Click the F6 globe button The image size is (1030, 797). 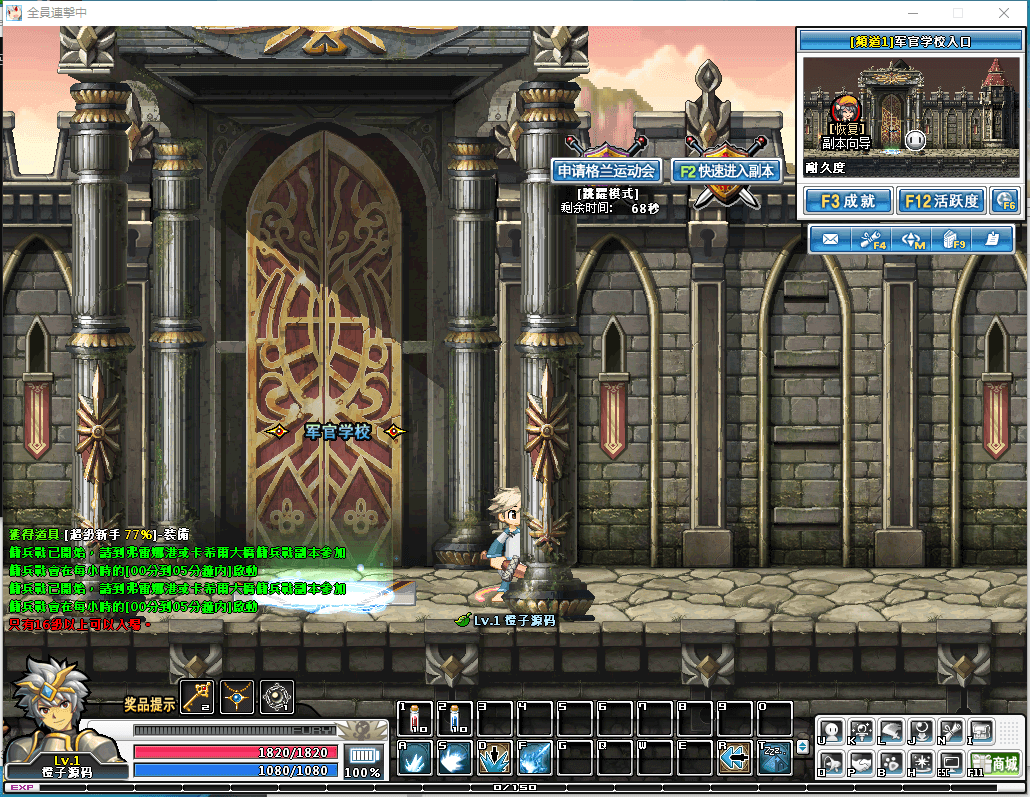tap(1004, 201)
